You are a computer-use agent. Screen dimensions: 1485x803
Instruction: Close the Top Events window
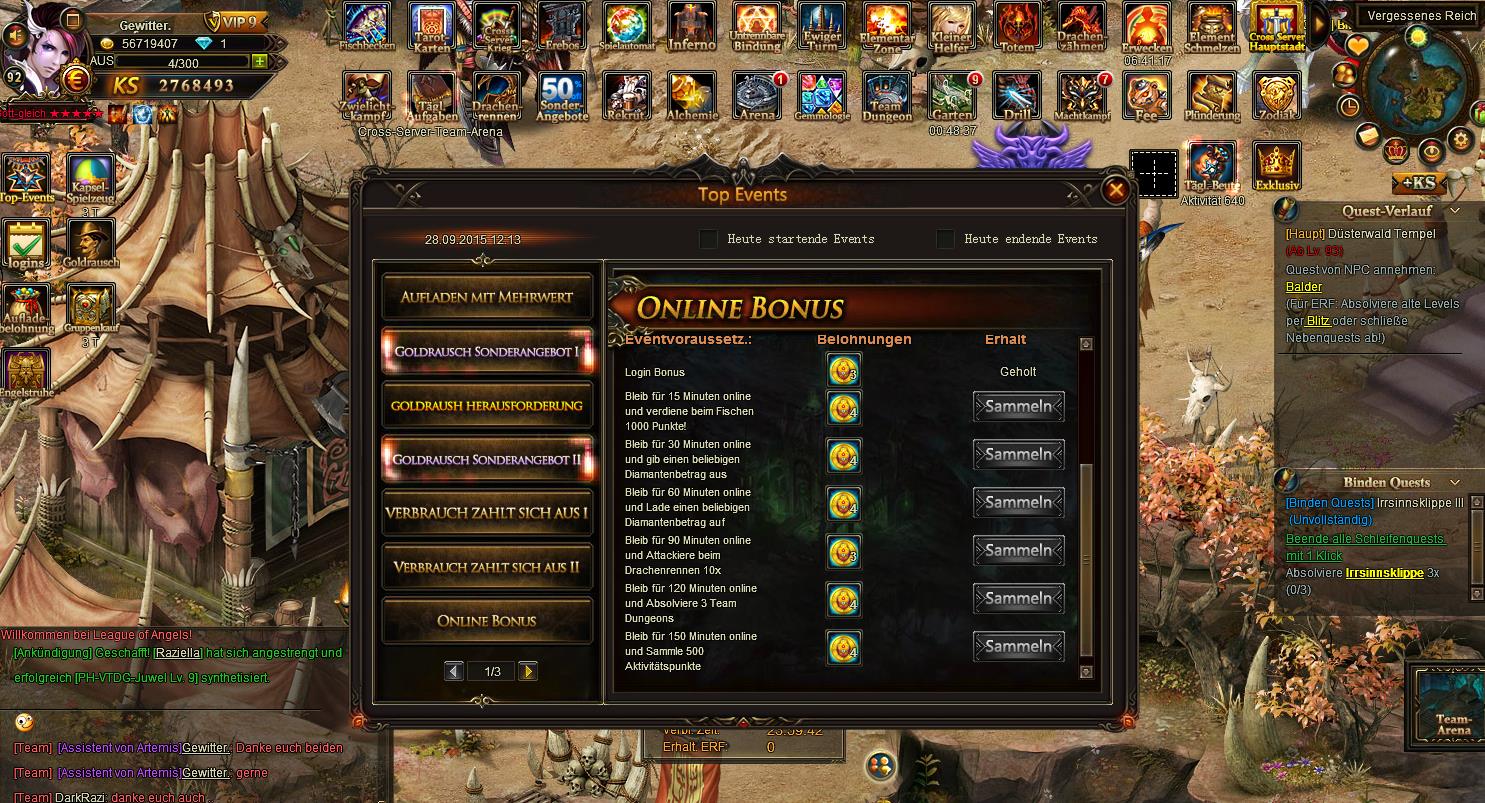(1115, 190)
